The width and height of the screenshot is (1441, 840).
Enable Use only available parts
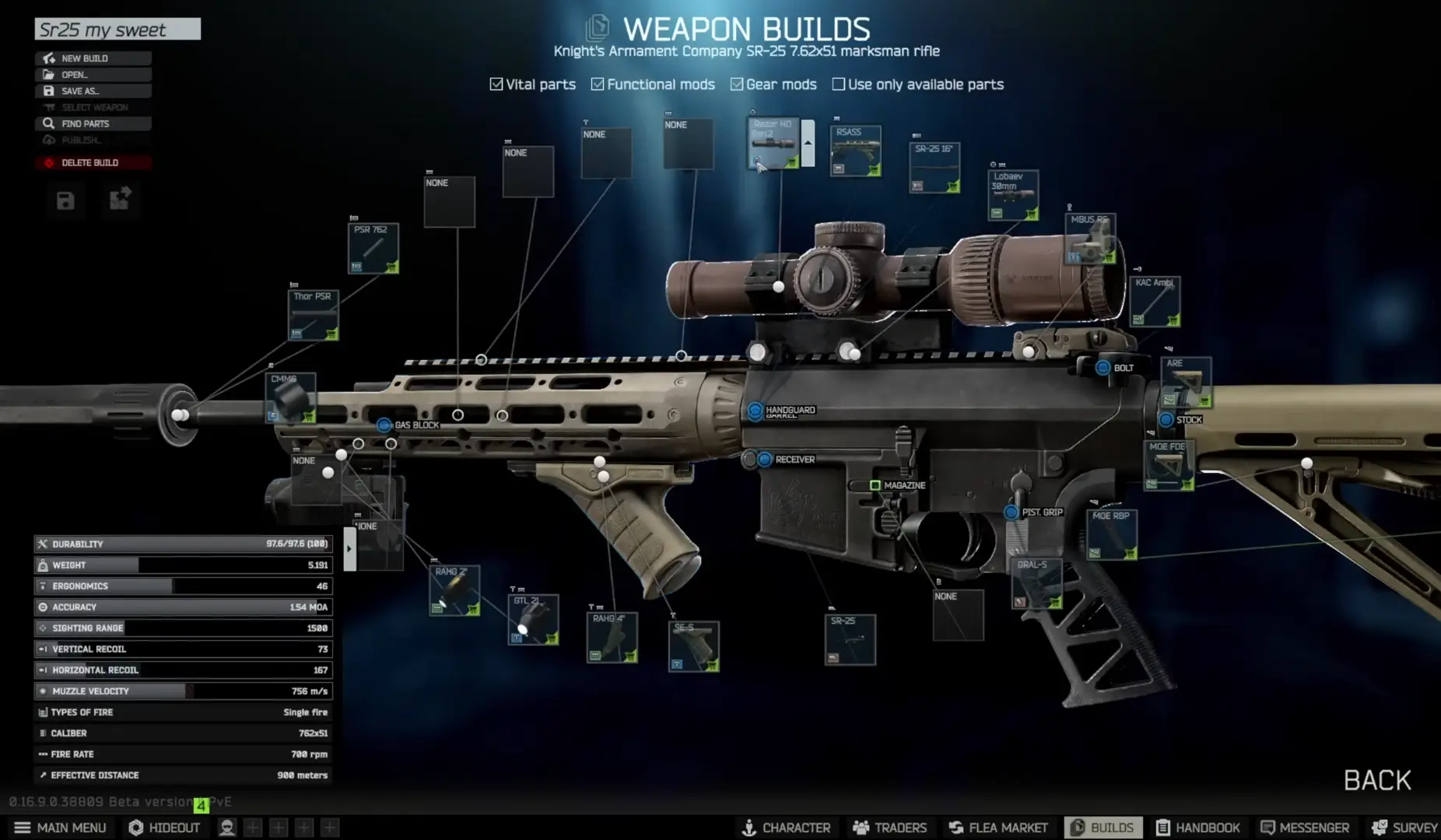point(839,83)
